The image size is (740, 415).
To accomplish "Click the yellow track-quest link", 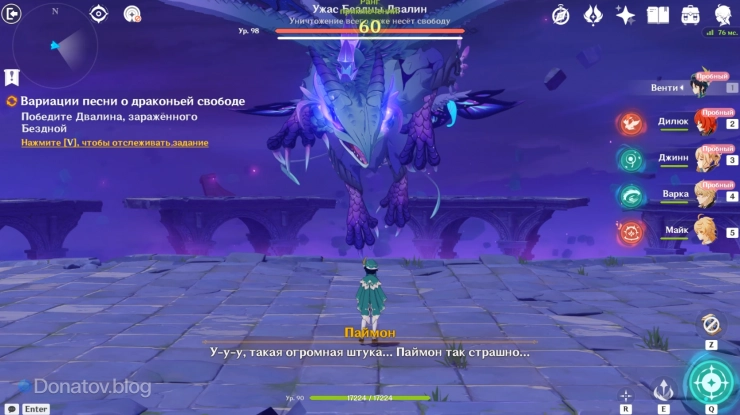I will click(115, 143).
